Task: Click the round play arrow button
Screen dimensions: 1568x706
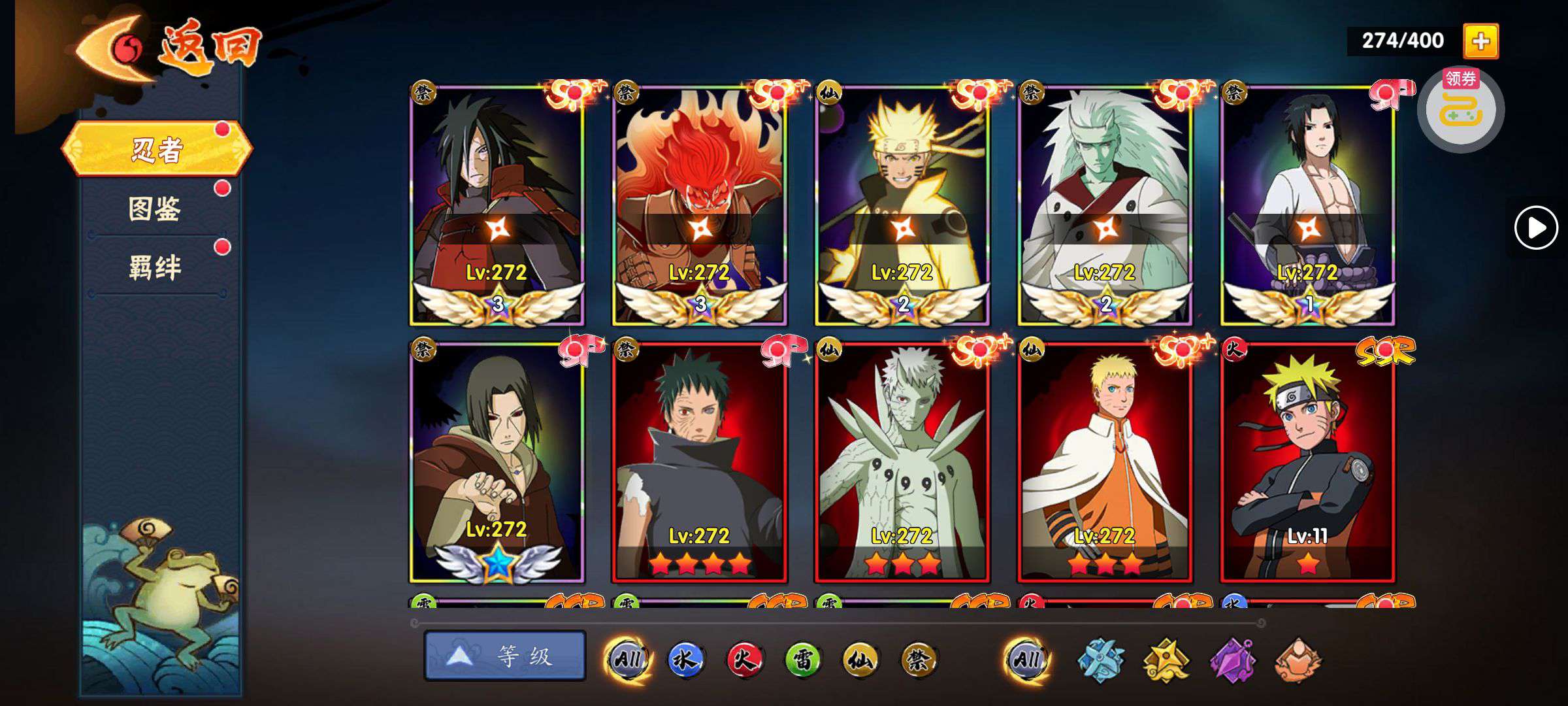Action: [x=1536, y=227]
